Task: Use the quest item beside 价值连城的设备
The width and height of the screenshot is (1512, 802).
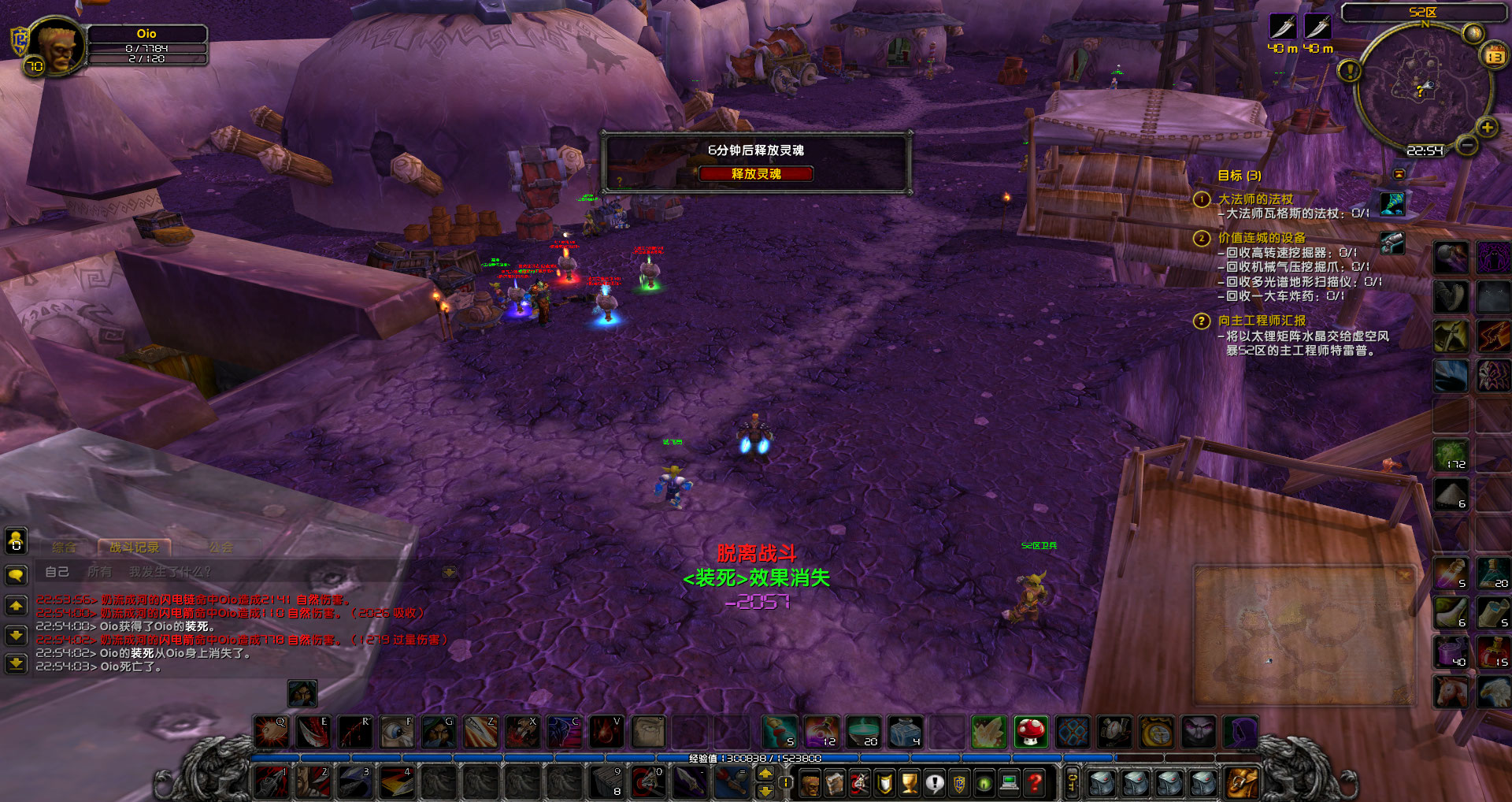Action: pyautogui.click(x=1392, y=243)
